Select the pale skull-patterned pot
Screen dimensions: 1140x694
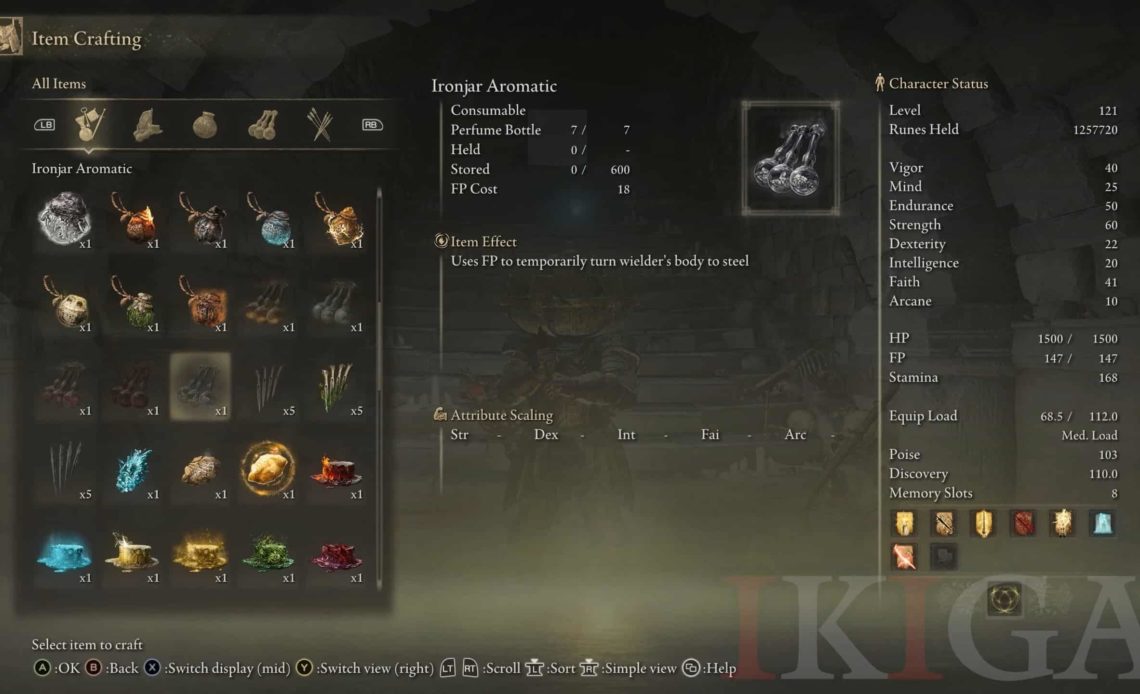pos(64,302)
